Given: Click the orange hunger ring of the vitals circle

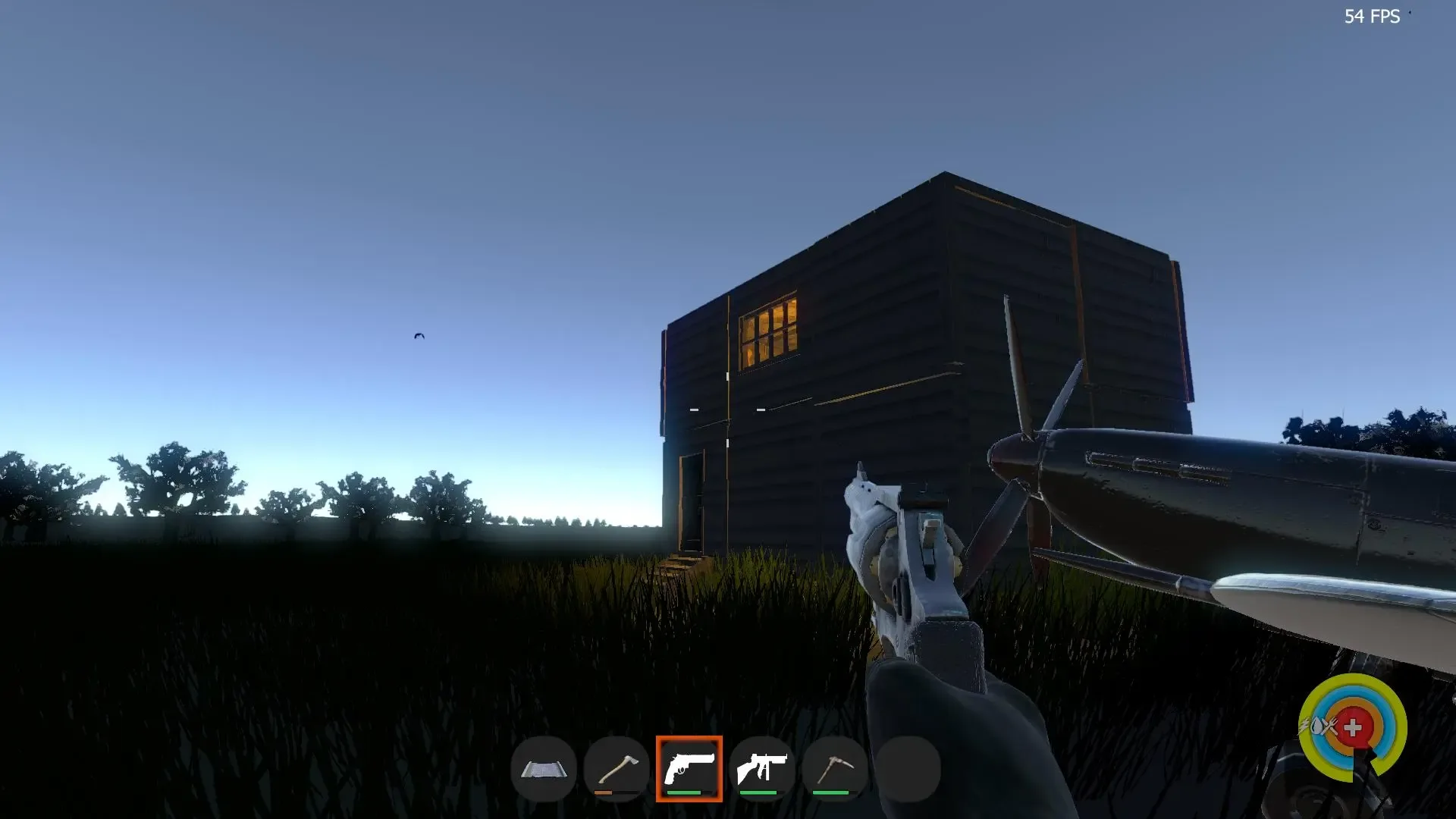Looking at the screenshot, I should pyautogui.click(x=1355, y=701).
